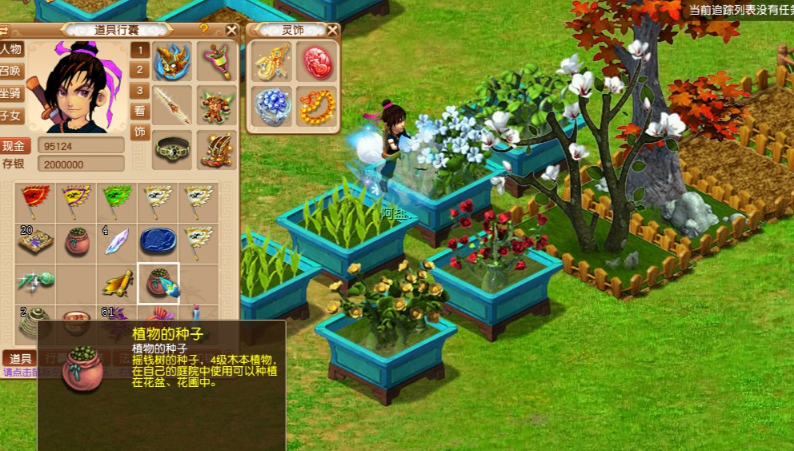Switch to the 人物 character tab
Image resolution: width=794 pixels, height=451 pixels.
tap(11, 49)
